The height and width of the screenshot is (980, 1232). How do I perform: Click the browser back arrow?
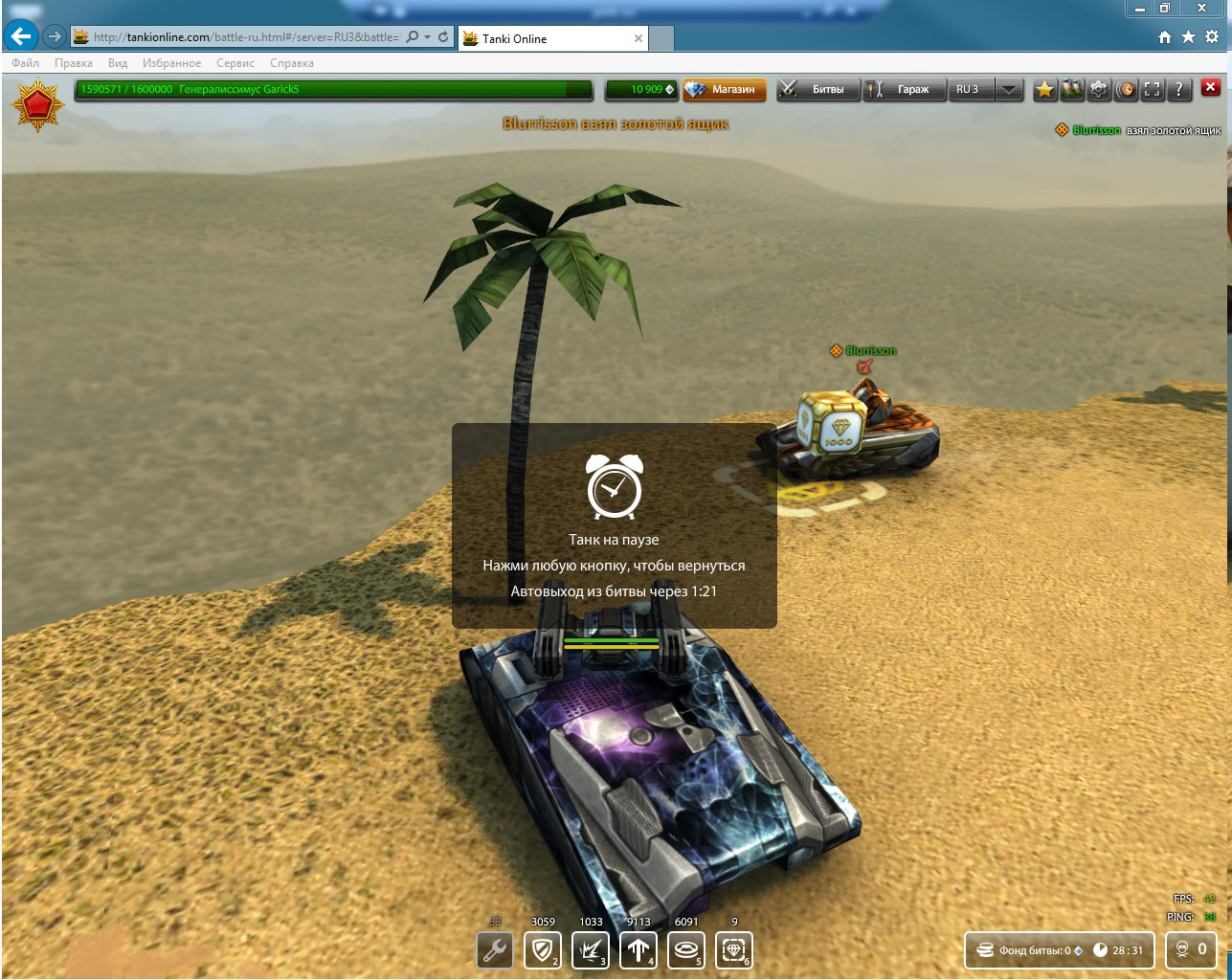[20, 36]
